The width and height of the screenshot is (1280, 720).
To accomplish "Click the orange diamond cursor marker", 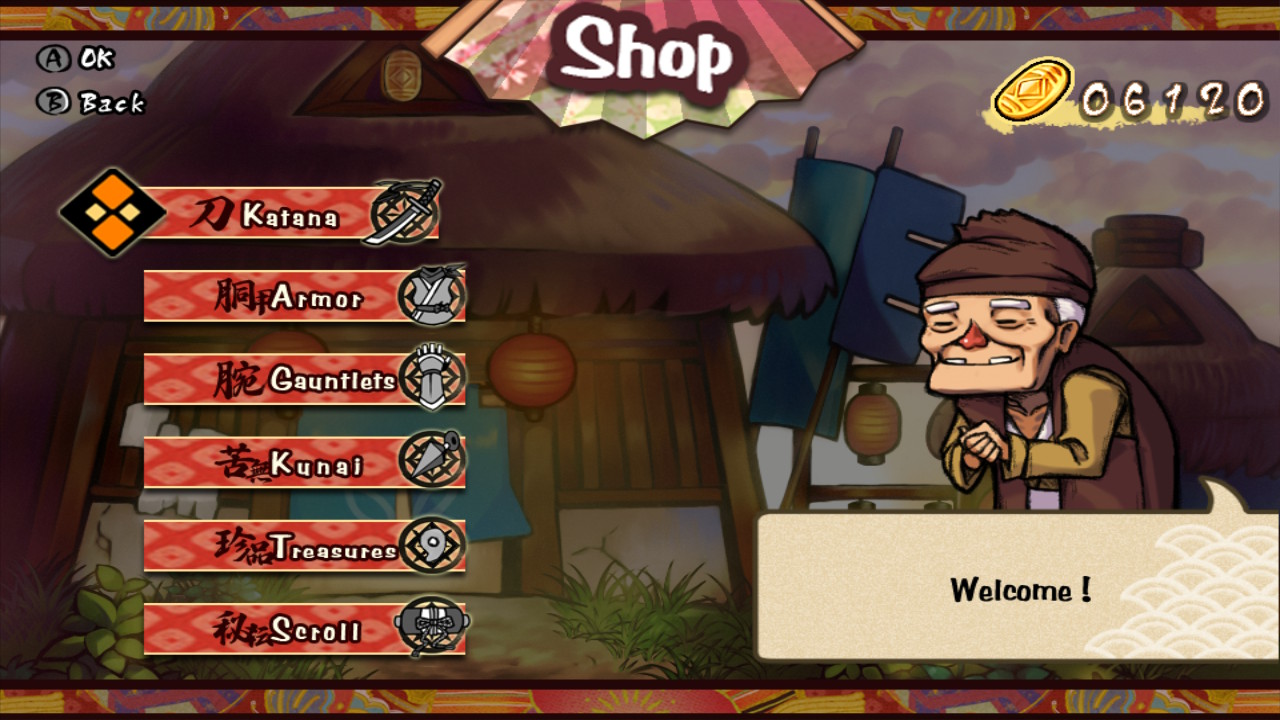I will (x=113, y=212).
